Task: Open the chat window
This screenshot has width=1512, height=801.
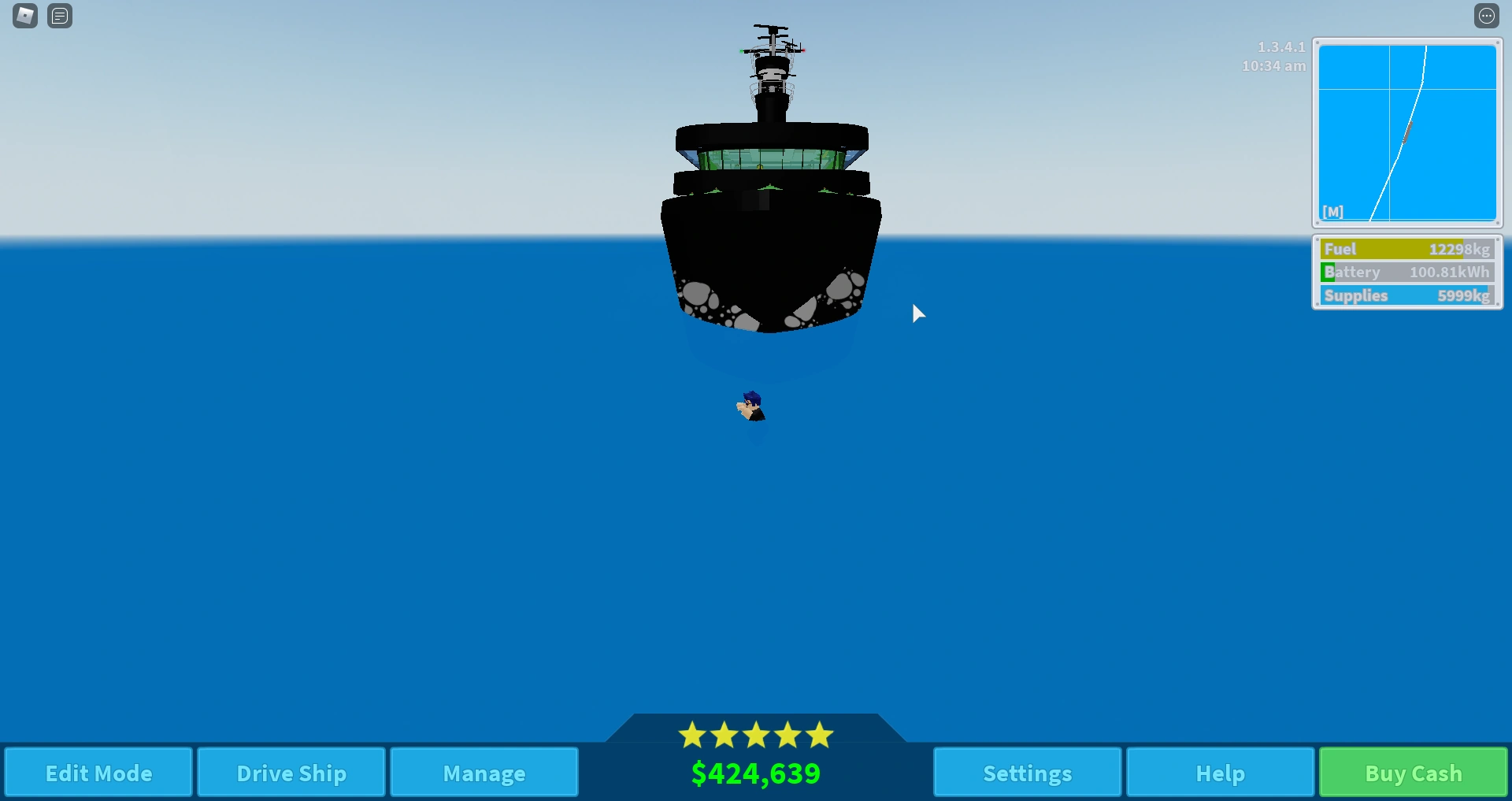Action: pyautogui.click(x=60, y=16)
